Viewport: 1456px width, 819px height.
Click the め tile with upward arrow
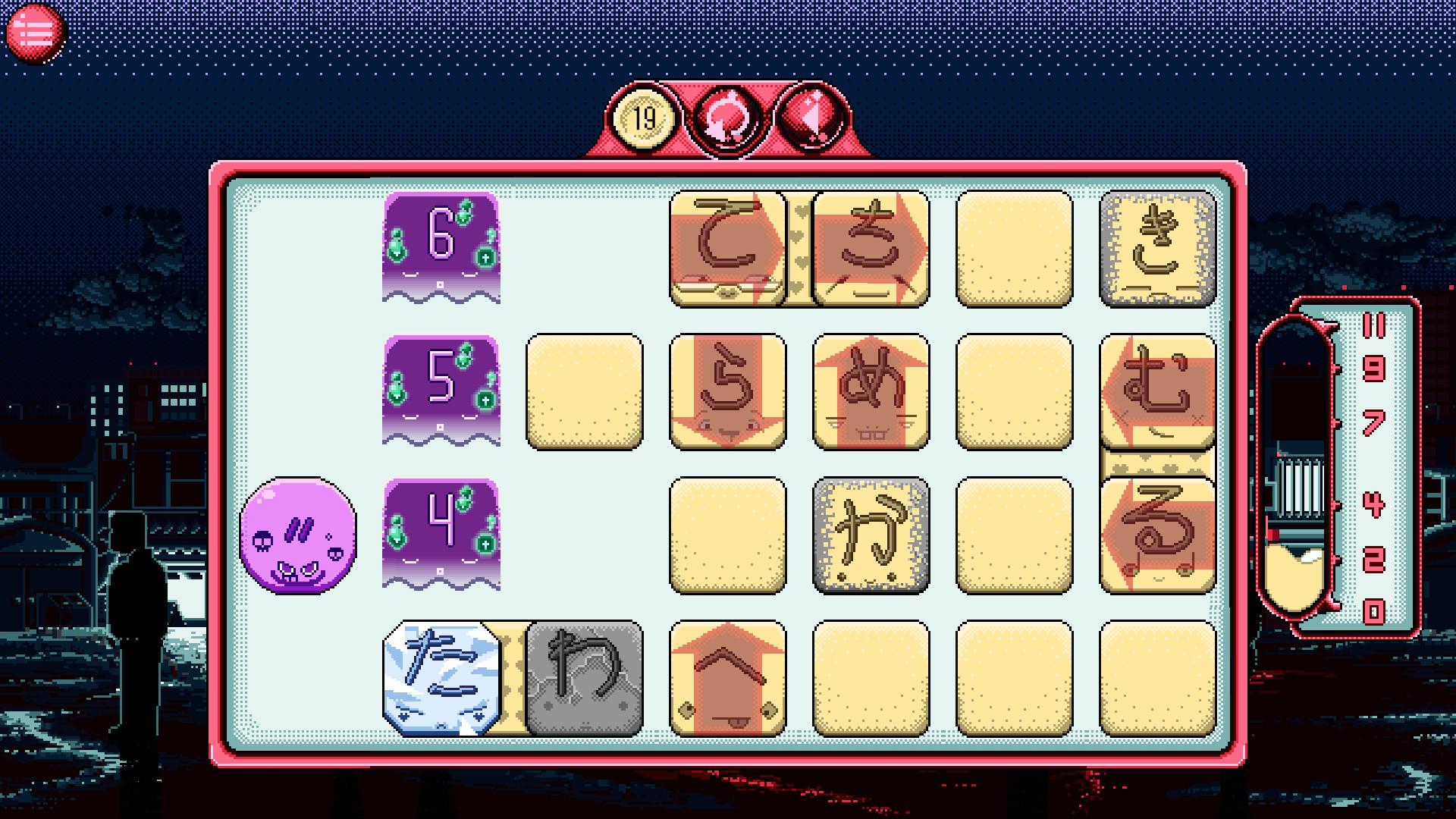(x=869, y=393)
